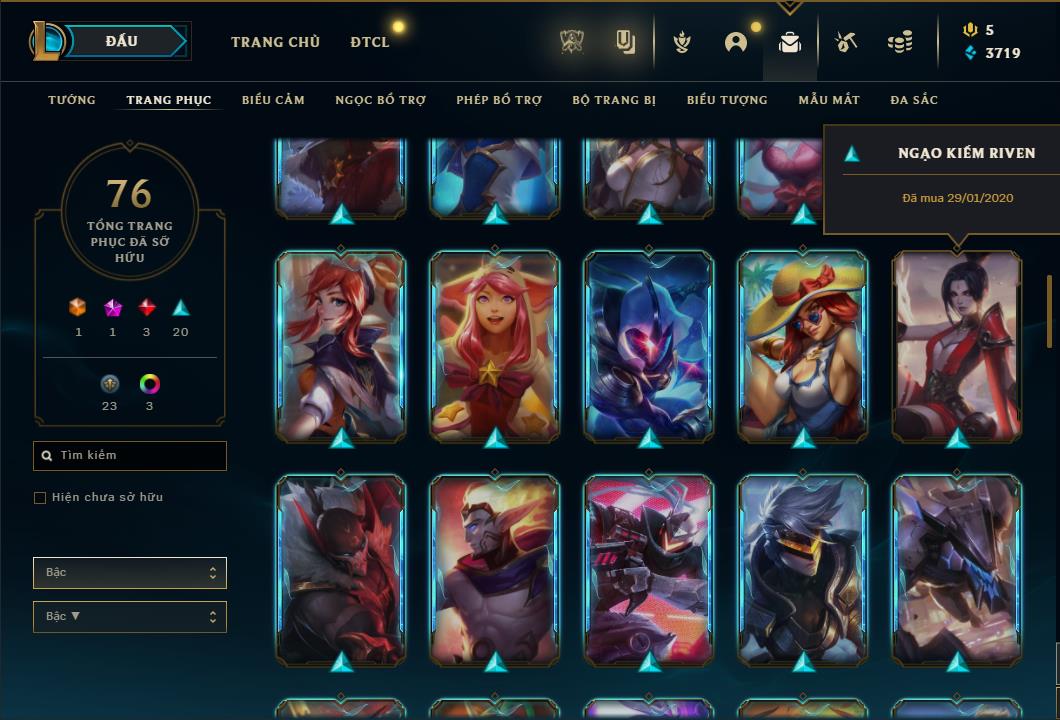Go to the TRANG CHỦ home page
This screenshot has width=1060, height=720.
coord(275,42)
